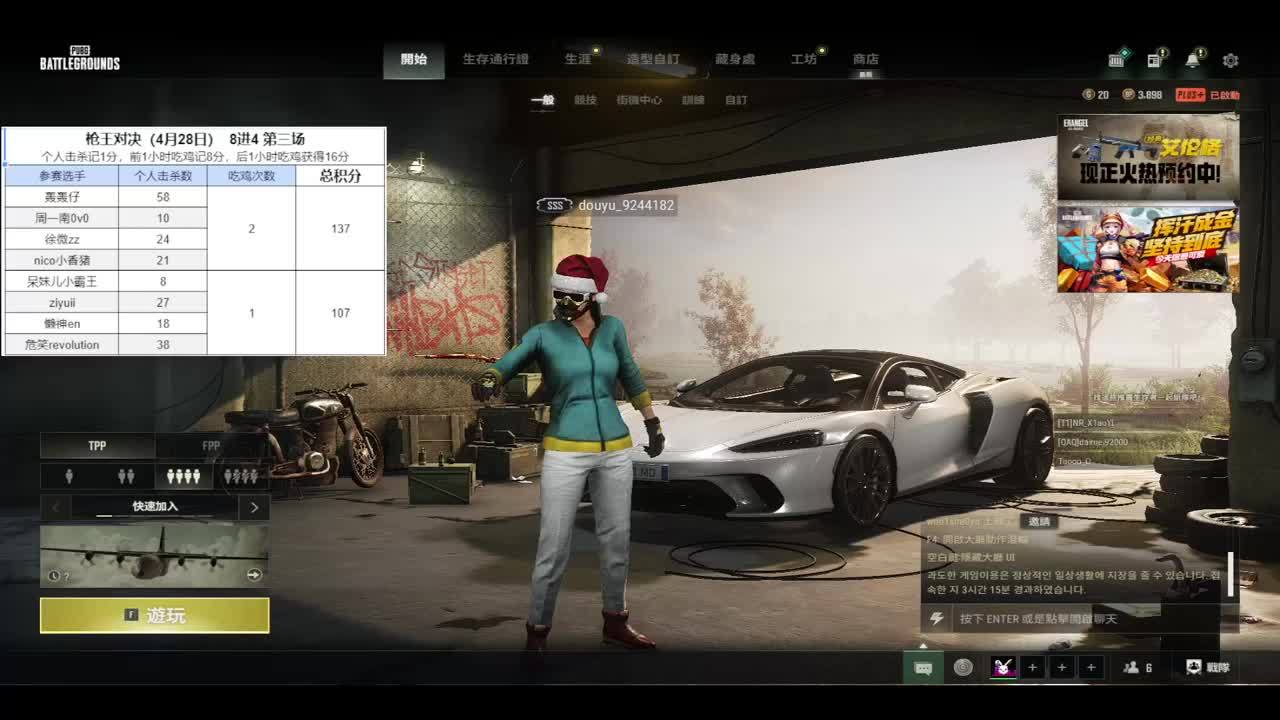Switch to the 造型自訂 customization tab

[652, 60]
